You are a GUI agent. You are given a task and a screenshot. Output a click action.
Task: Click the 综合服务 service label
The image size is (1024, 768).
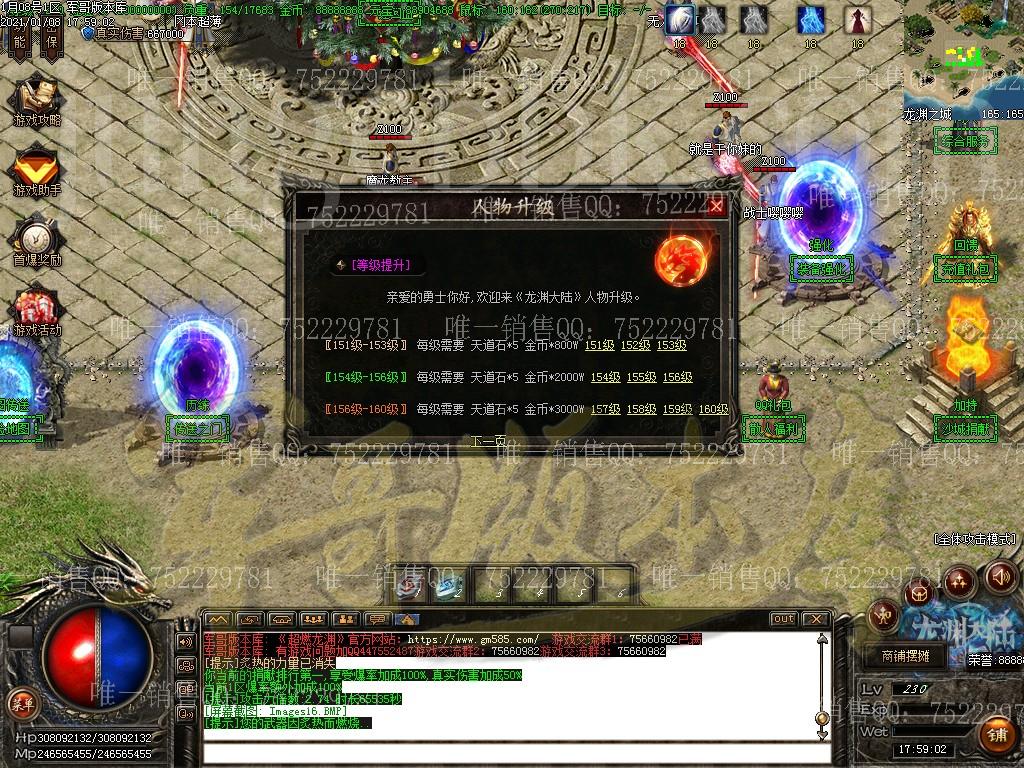point(963,142)
